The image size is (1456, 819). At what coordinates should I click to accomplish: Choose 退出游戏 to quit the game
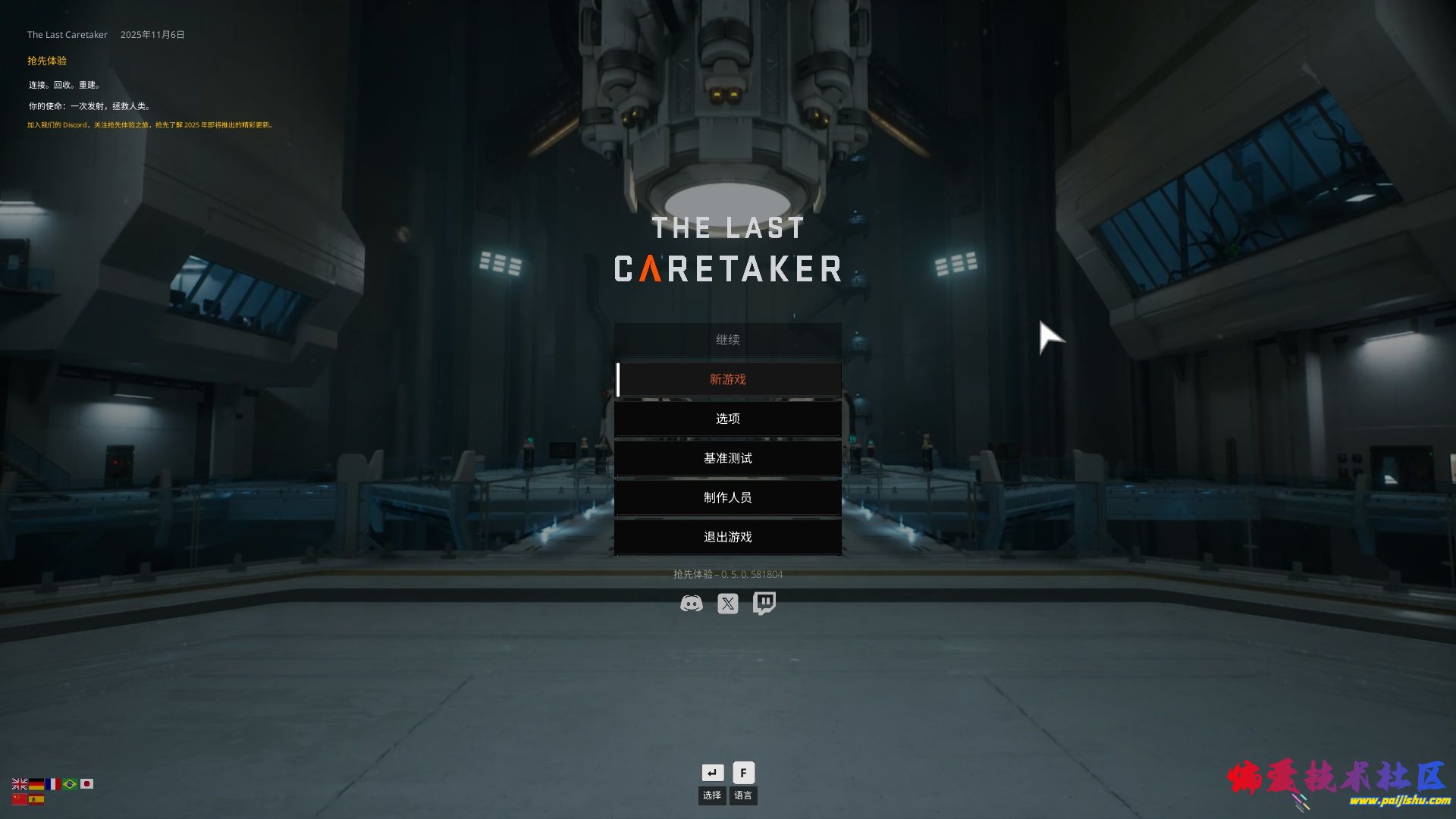pos(728,537)
